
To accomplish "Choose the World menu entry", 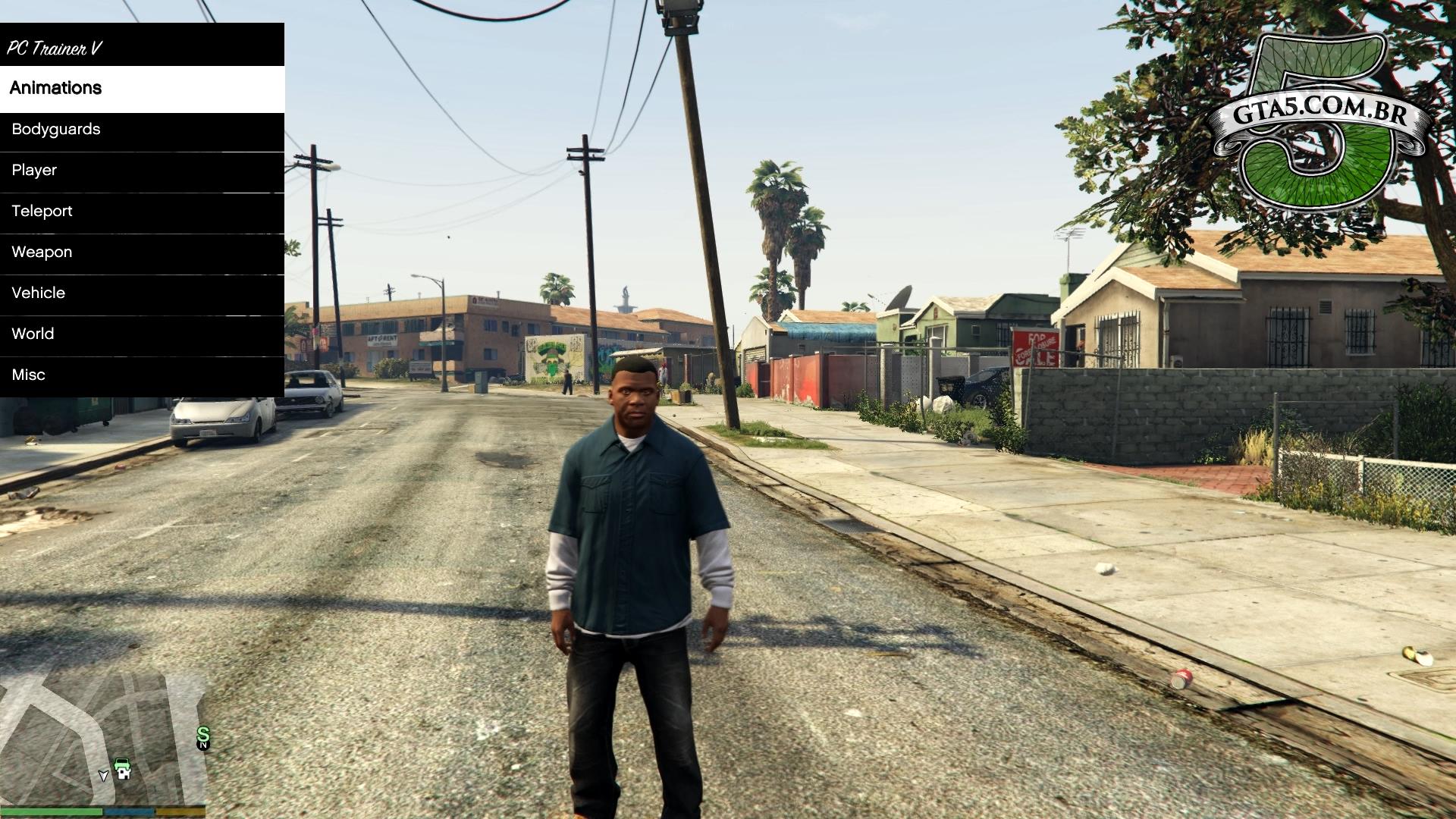I will pos(142,334).
